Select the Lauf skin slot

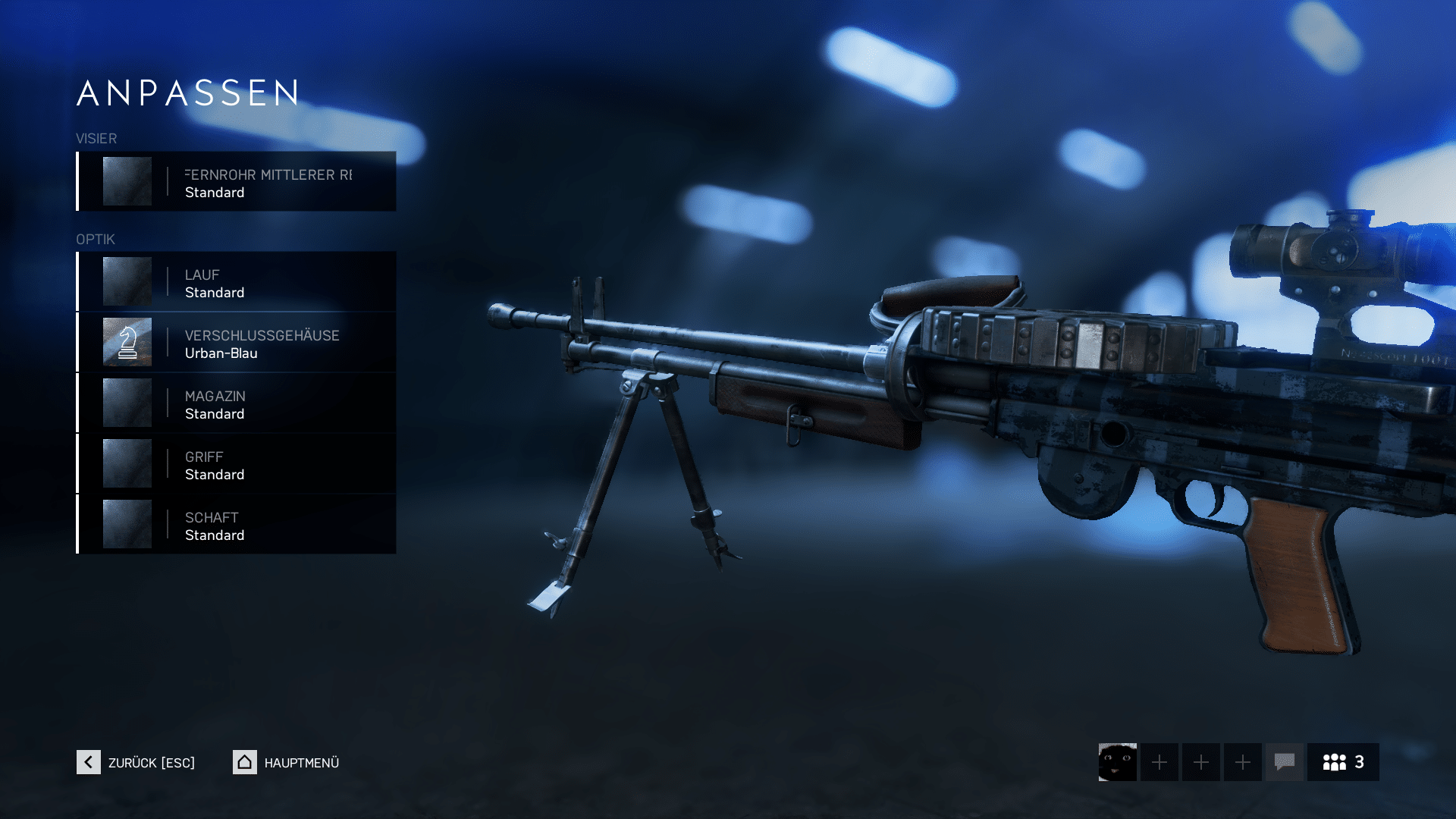[237, 282]
